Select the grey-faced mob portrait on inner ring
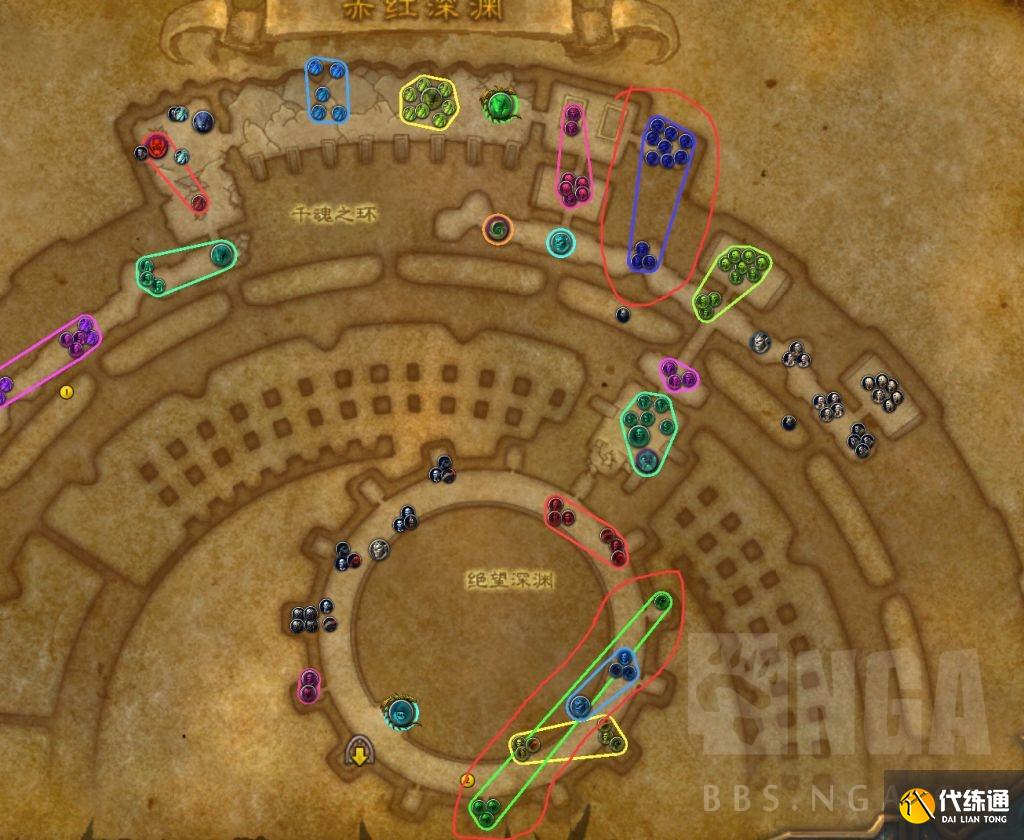 (379, 548)
